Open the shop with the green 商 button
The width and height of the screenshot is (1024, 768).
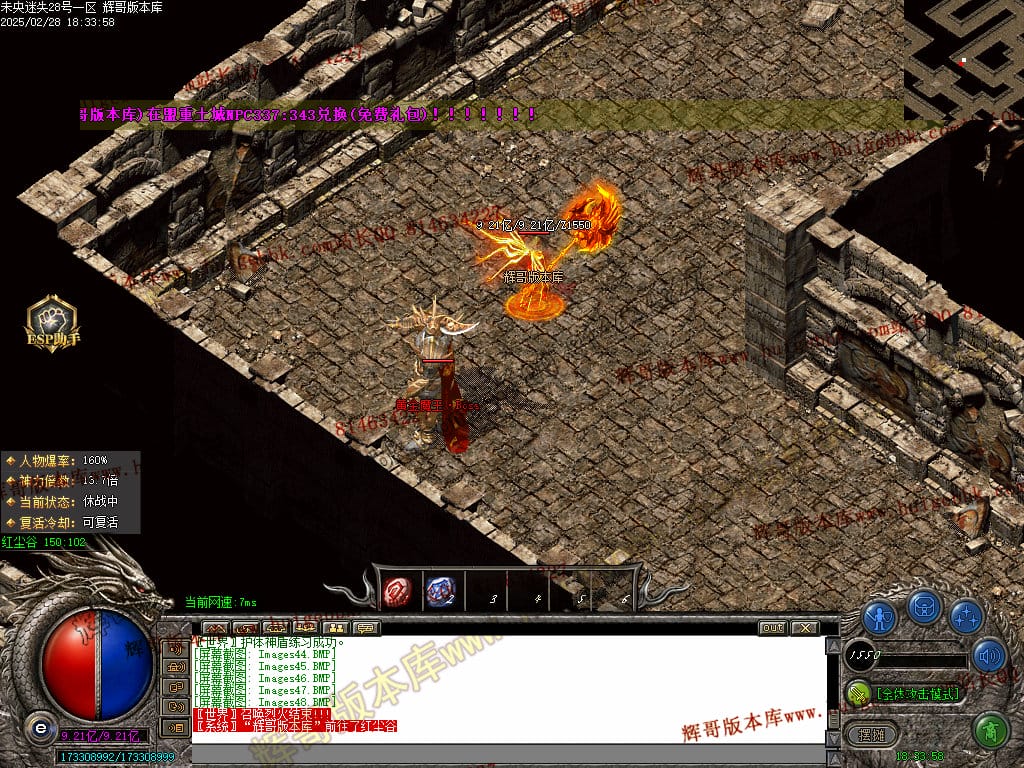pos(989,729)
